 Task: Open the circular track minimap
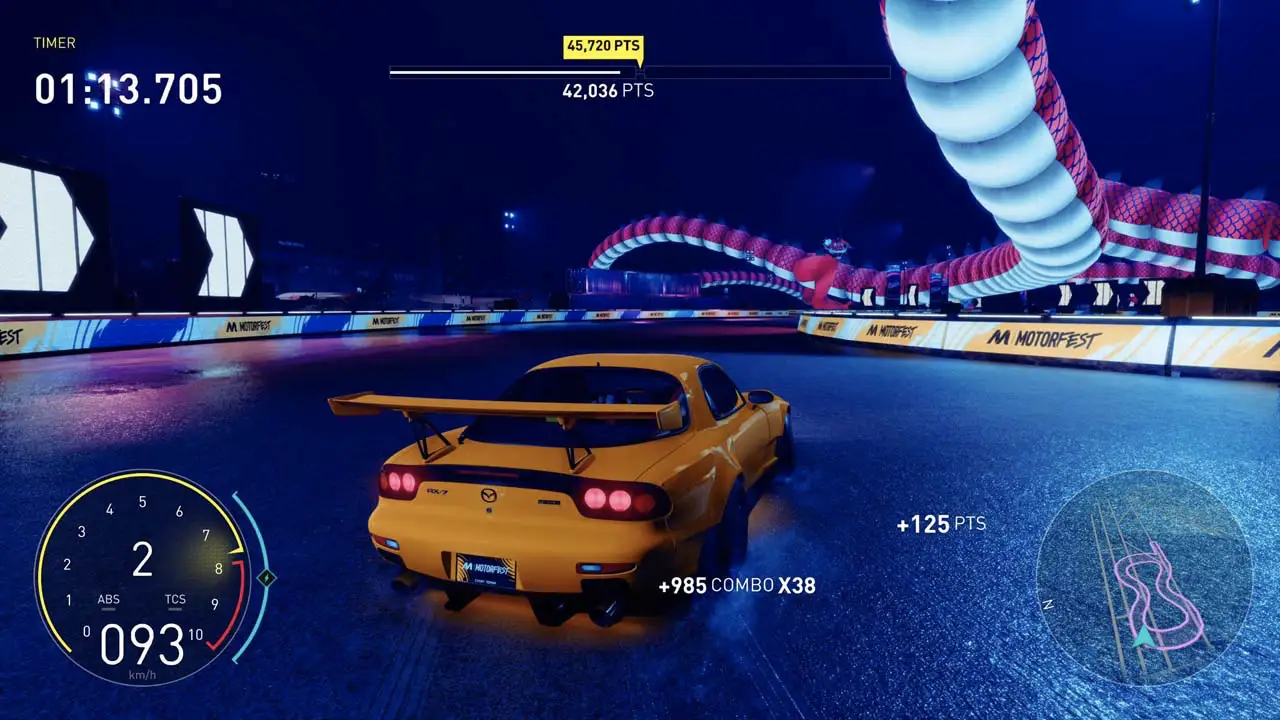[x=1144, y=577]
